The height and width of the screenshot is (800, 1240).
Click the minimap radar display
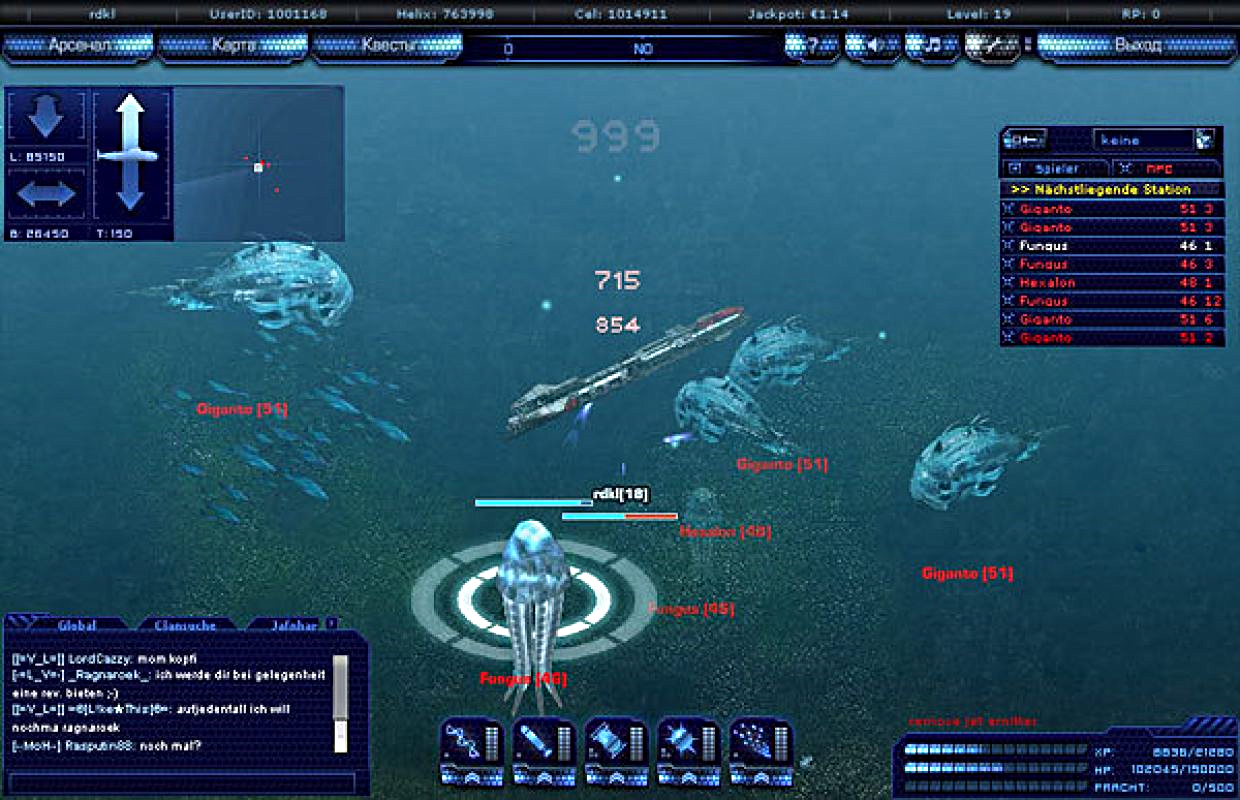click(259, 164)
